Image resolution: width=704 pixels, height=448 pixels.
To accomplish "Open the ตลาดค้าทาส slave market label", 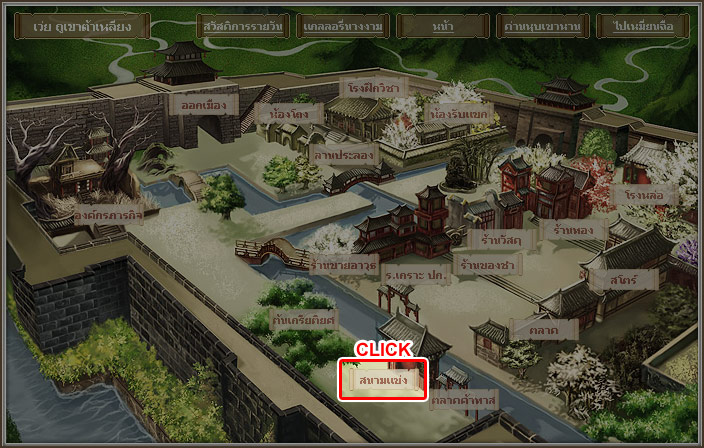I will 463,400.
